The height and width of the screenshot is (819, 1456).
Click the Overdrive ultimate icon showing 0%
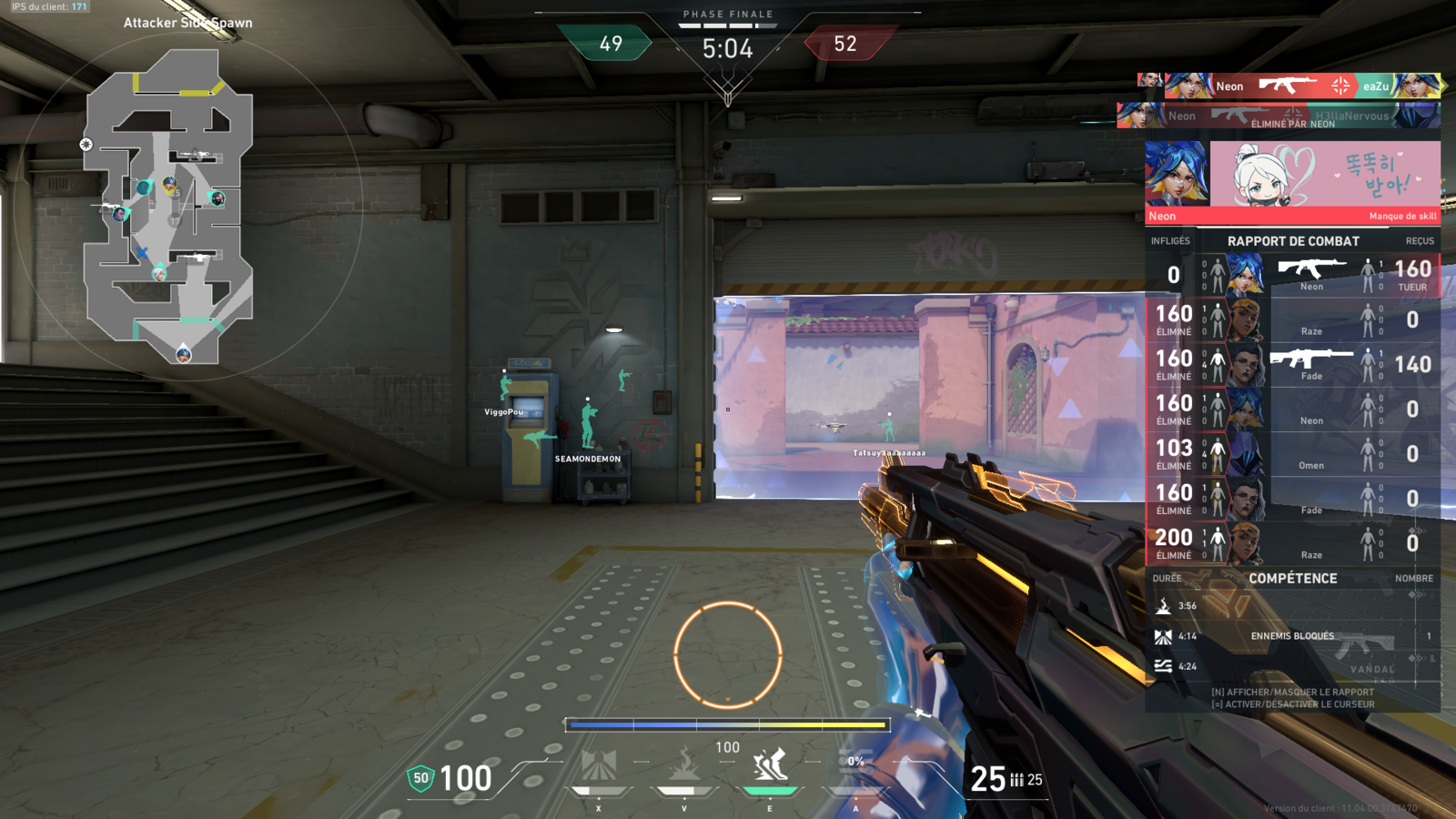(x=855, y=766)
